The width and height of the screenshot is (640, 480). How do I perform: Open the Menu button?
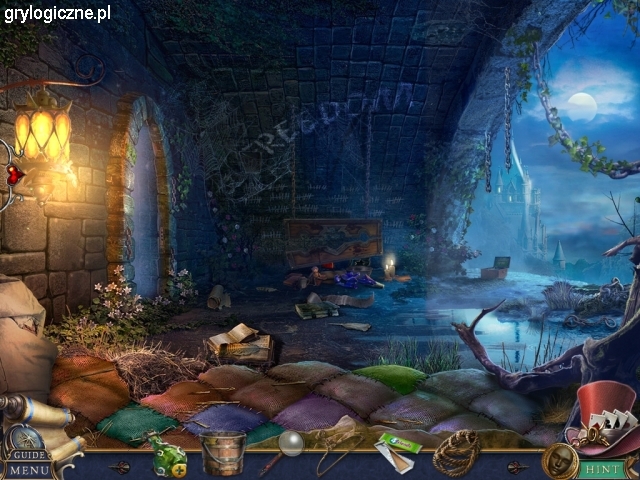[28, 469]
